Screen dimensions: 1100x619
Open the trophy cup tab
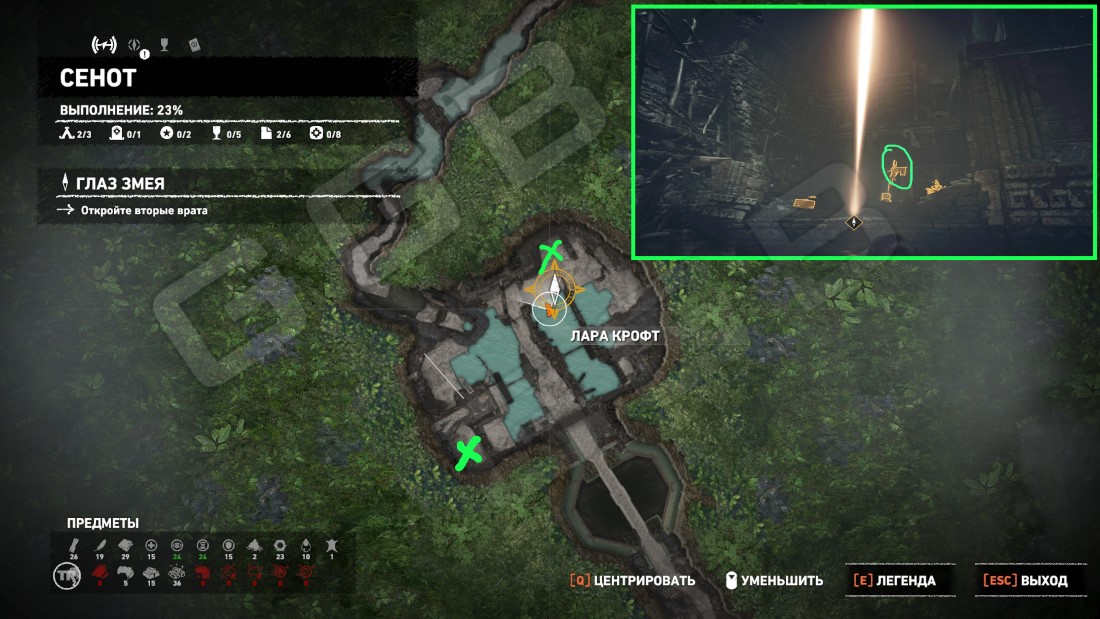166,45
